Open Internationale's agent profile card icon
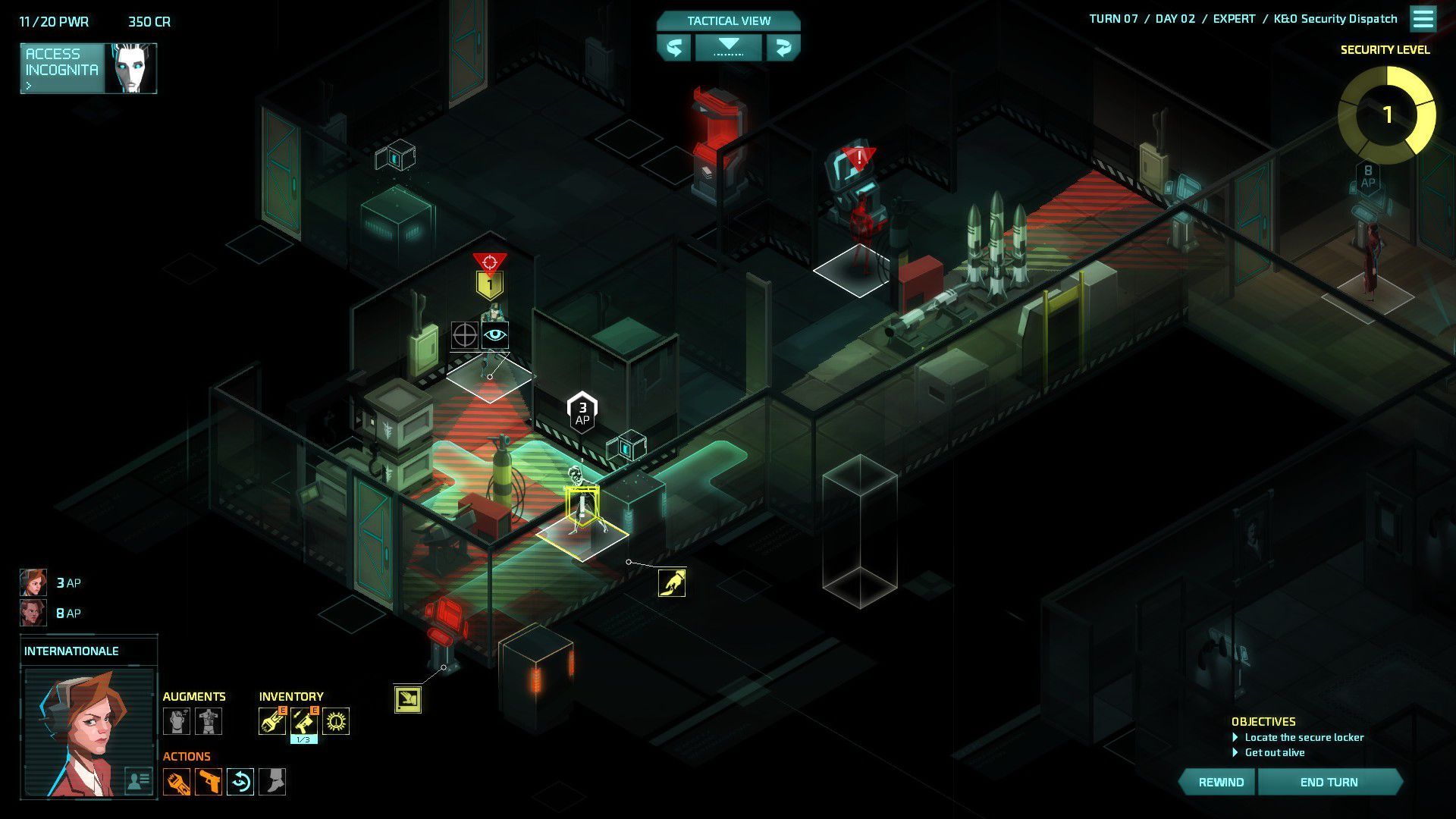Viewport: 1456px width, 819px height. (x=138, y=780)
